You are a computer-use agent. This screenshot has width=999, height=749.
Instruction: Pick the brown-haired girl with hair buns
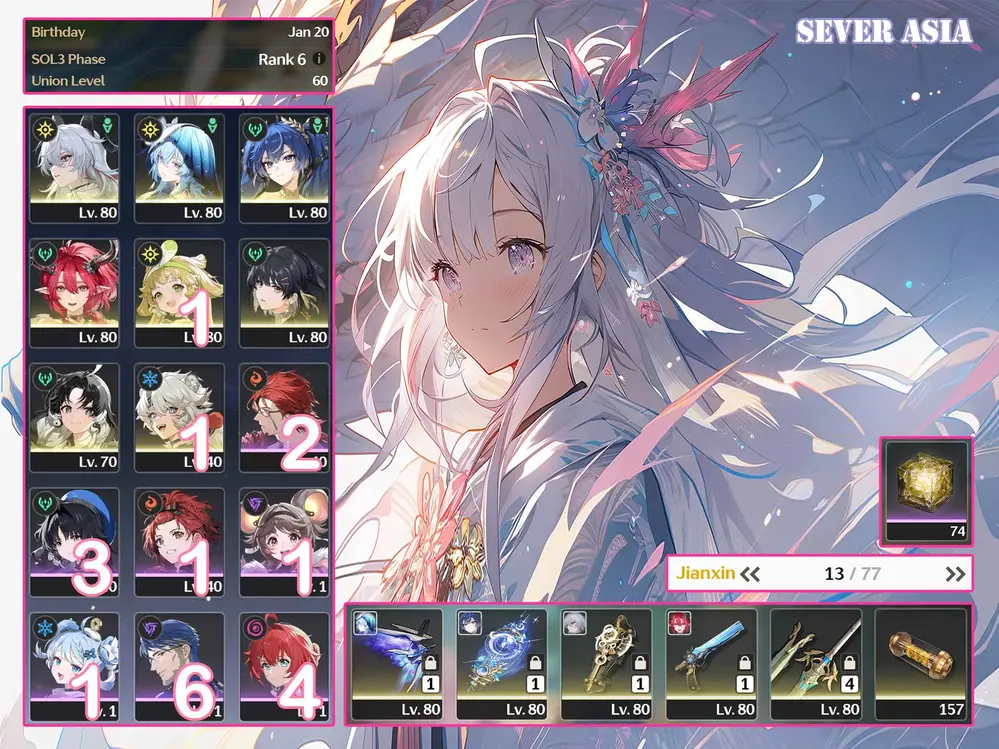[285, 542]
